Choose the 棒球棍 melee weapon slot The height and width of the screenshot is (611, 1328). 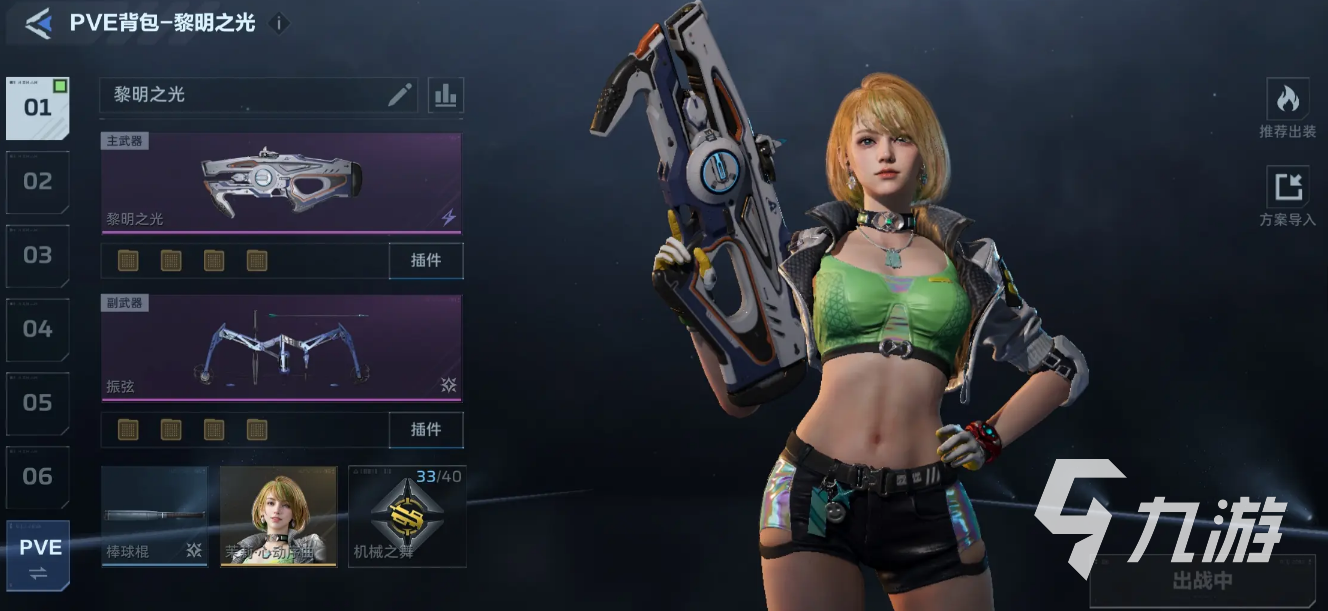click(x=154, y=516)
